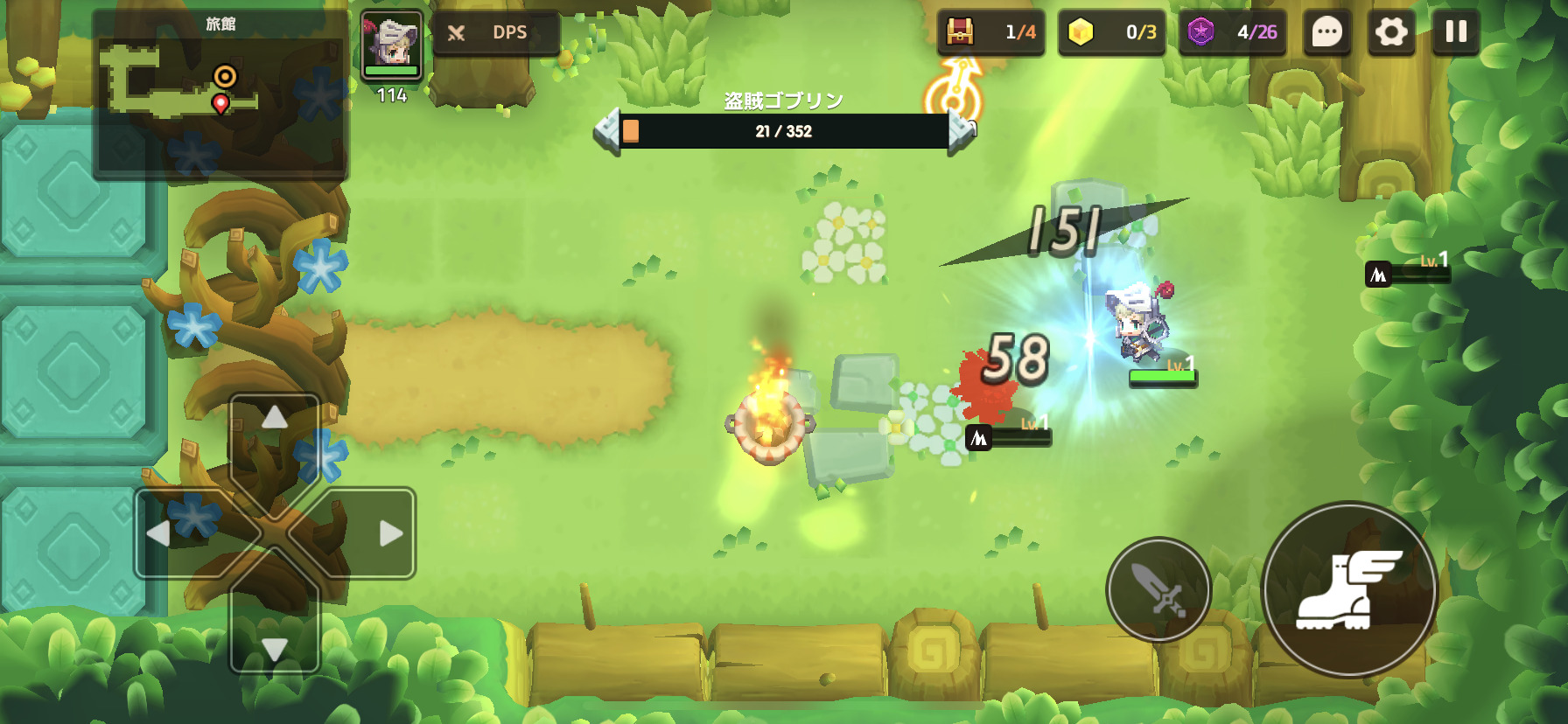Tap the purple star coin counter
Image resolution: width=1568 pixels, height=724 pixels.
click(x=1232, y=32)
